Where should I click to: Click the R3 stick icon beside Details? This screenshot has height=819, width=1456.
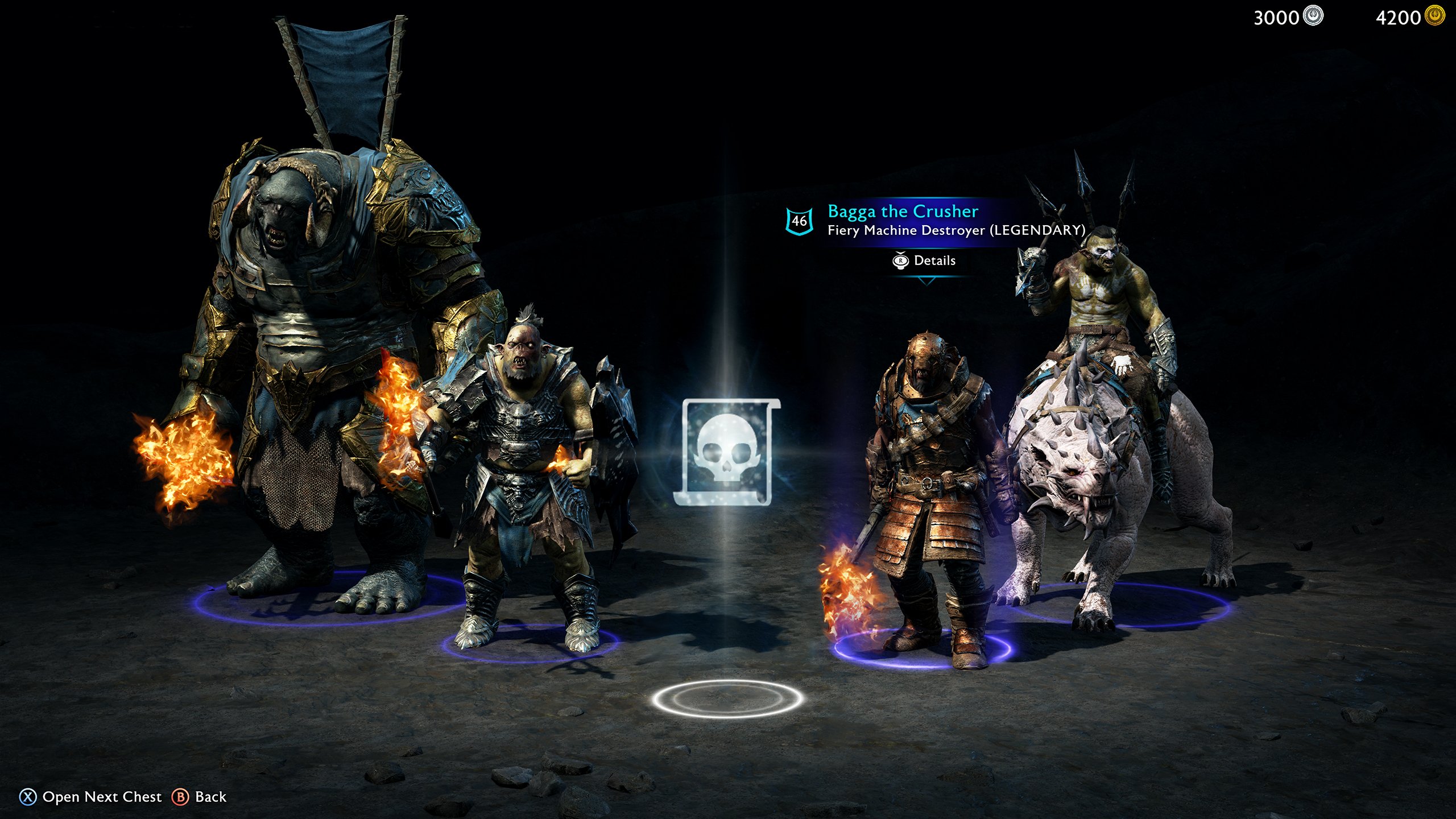coord(900,260)
